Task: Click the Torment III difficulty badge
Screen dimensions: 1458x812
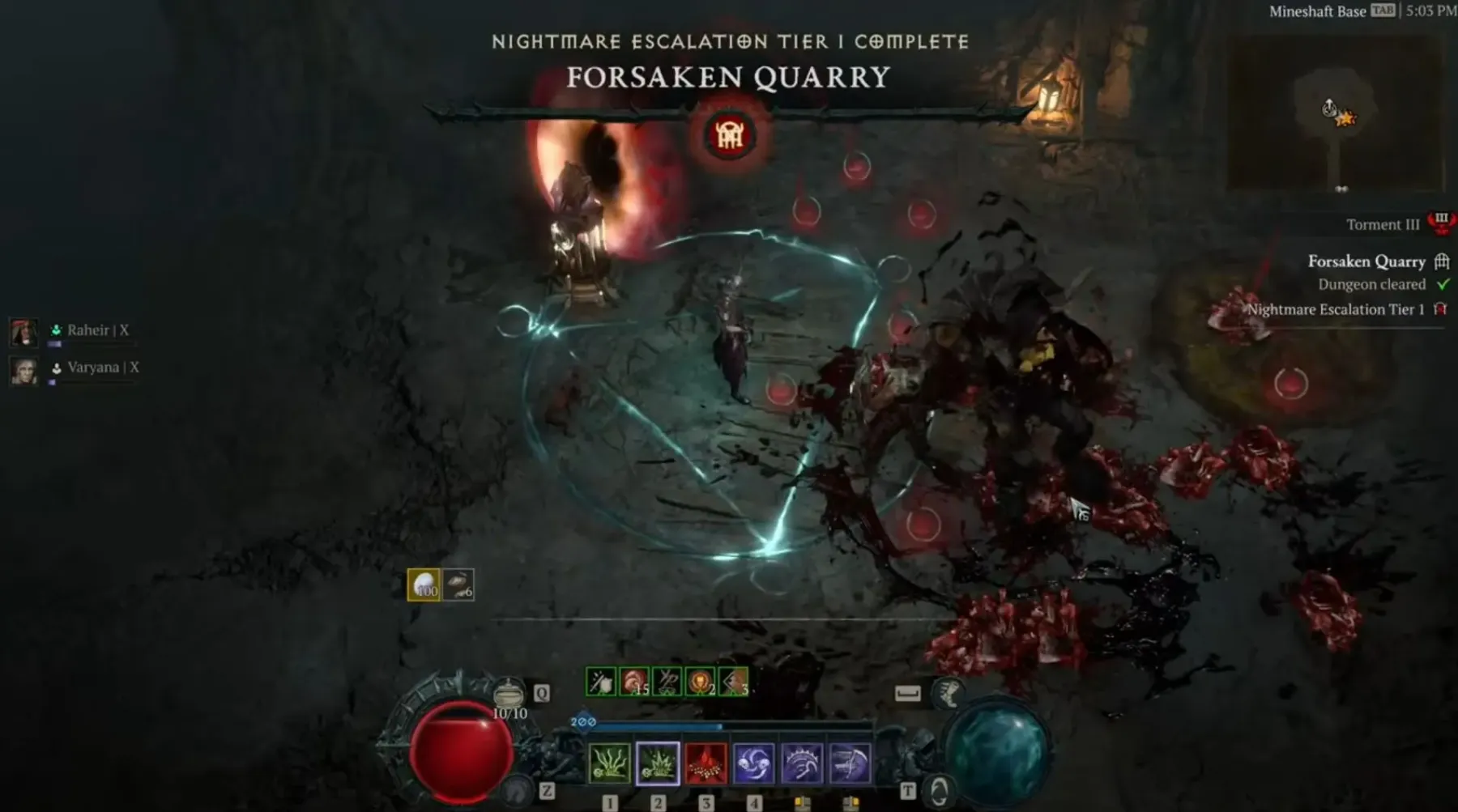Action: [1441, 223]
